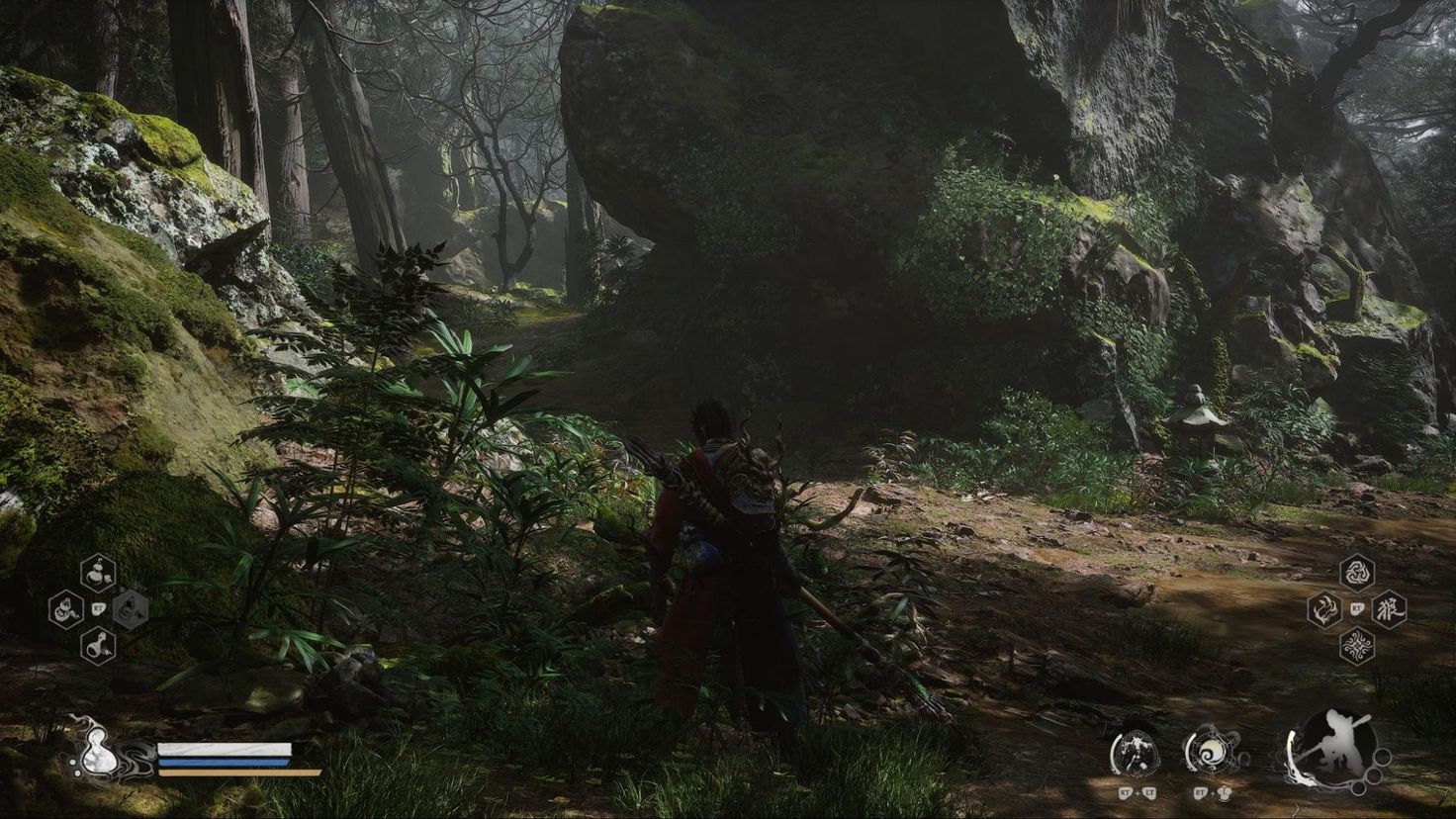The width and height of the screenshot is (1456, 819).
Task: Click the Cloud Step spell hexagon at top right
Action: click(x=1357, y=573)
